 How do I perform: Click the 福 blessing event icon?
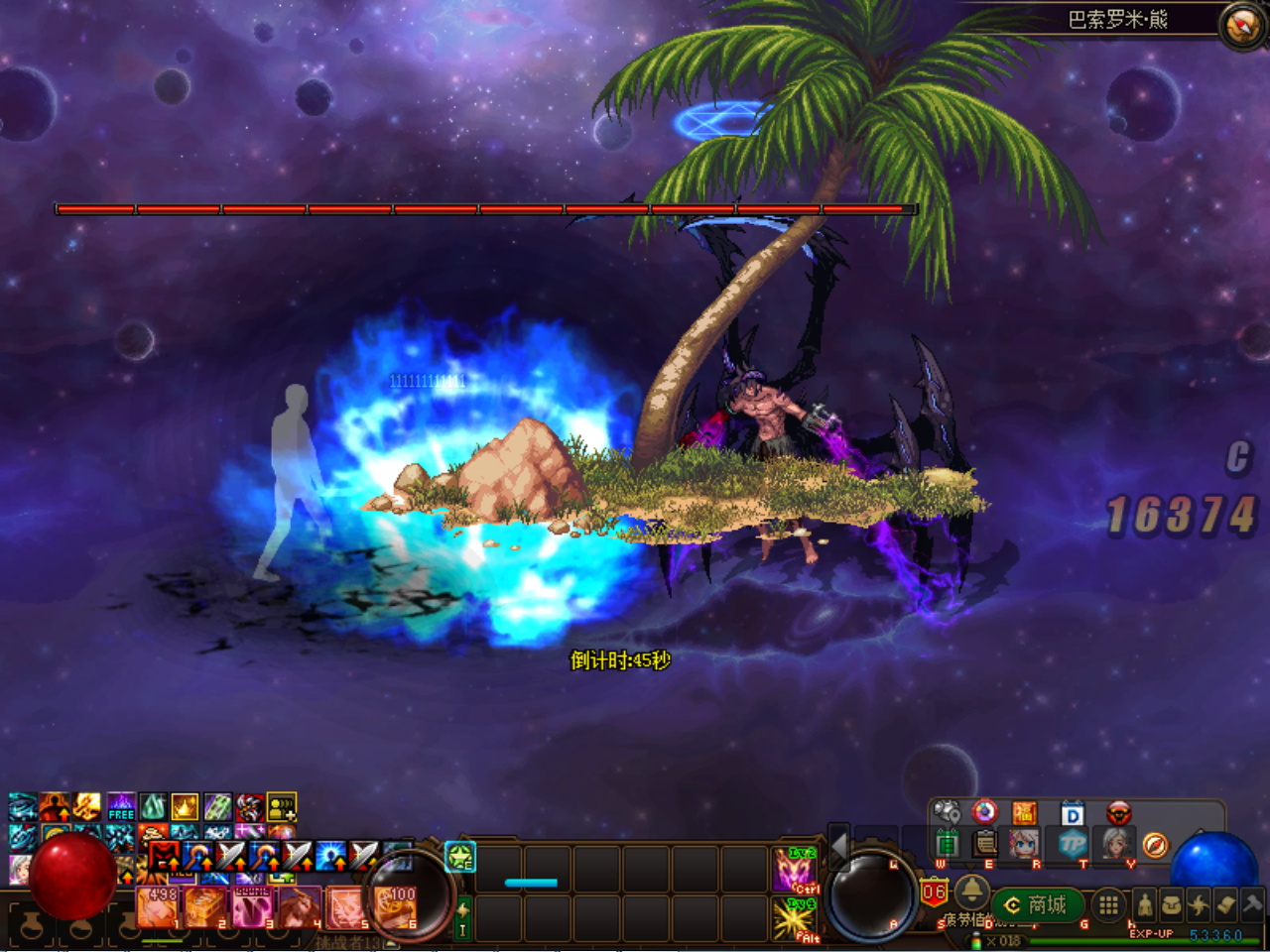pyautogui.click(x=1023, y=813)
